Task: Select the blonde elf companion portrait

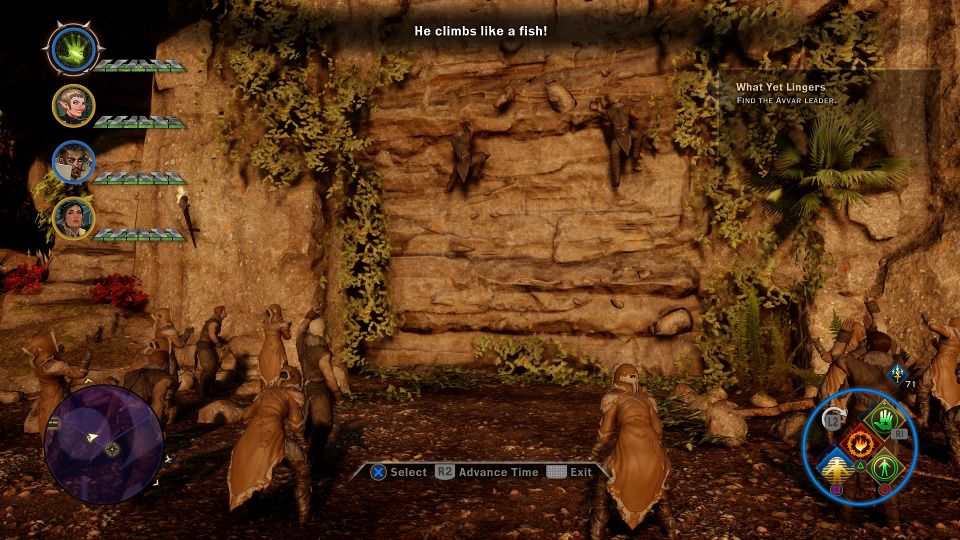Action: point(73,106)
